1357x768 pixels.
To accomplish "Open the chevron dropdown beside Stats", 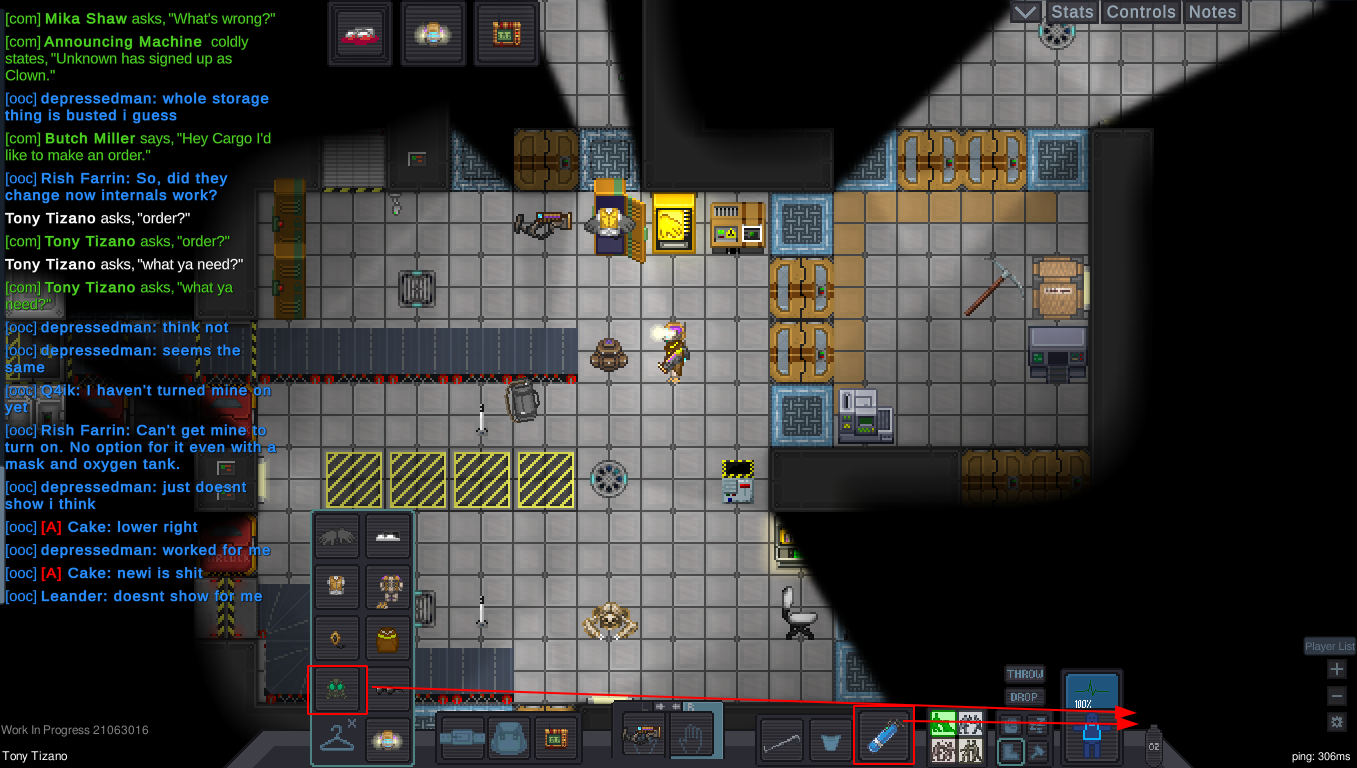I will 1023,12.
